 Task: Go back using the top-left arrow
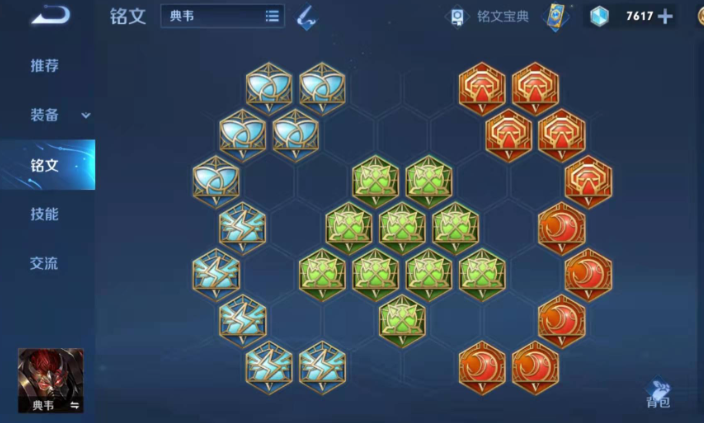[x=49, y=16]
